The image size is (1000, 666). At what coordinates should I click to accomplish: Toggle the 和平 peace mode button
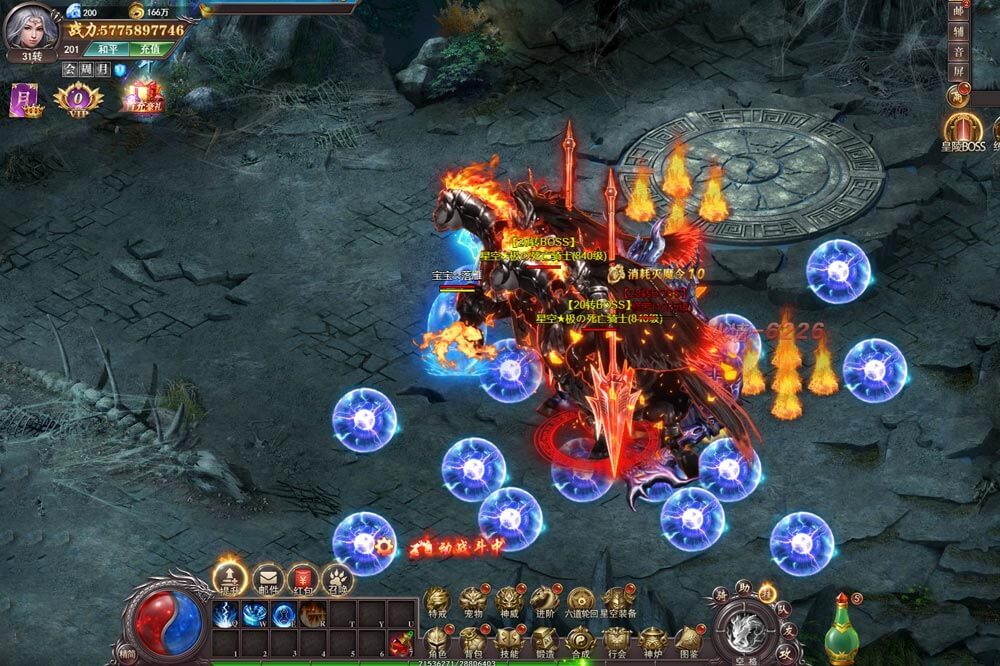coord(107,48)
